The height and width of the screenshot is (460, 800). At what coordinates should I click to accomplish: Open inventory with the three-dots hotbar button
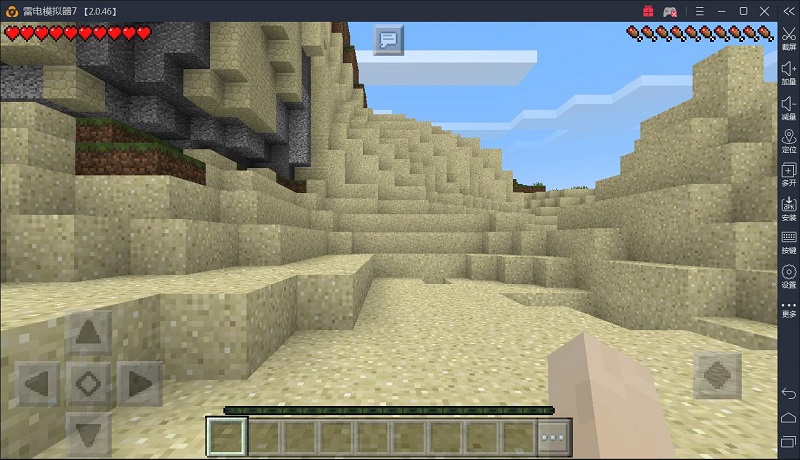(550, 437)
